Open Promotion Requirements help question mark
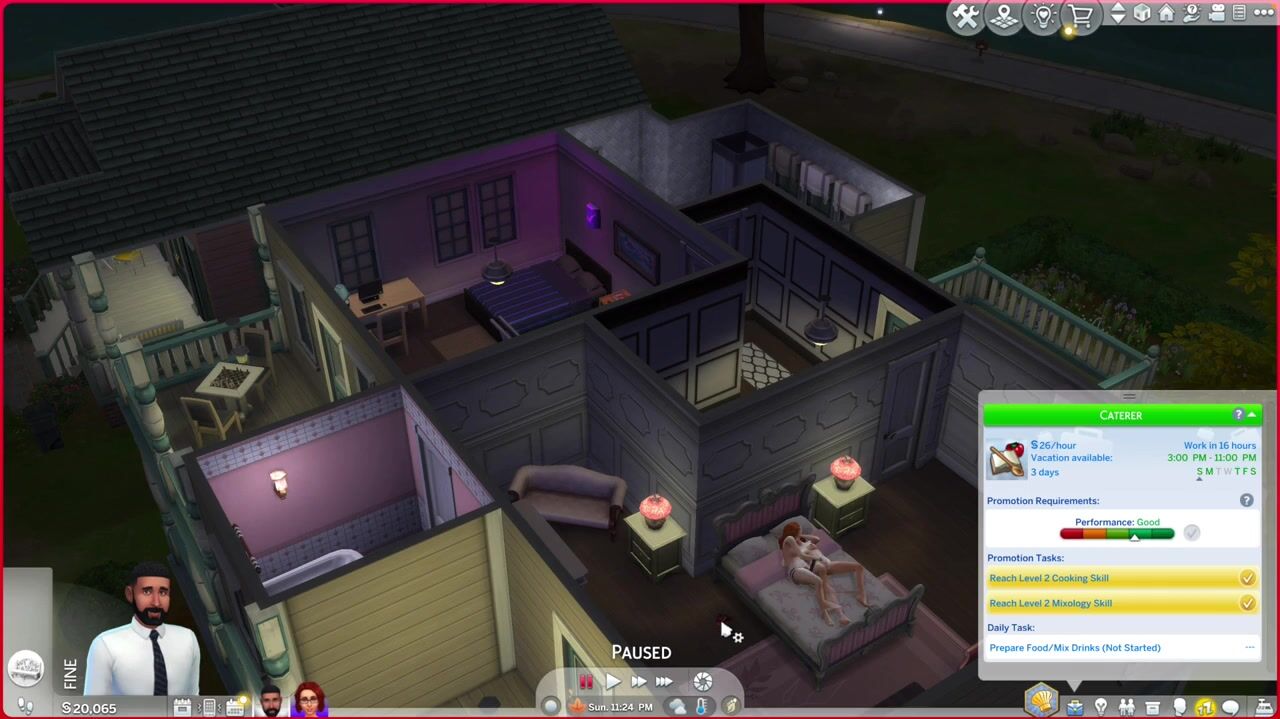Image resolution: width=1280 pixels, height=719 pixels. (1246, 500)
